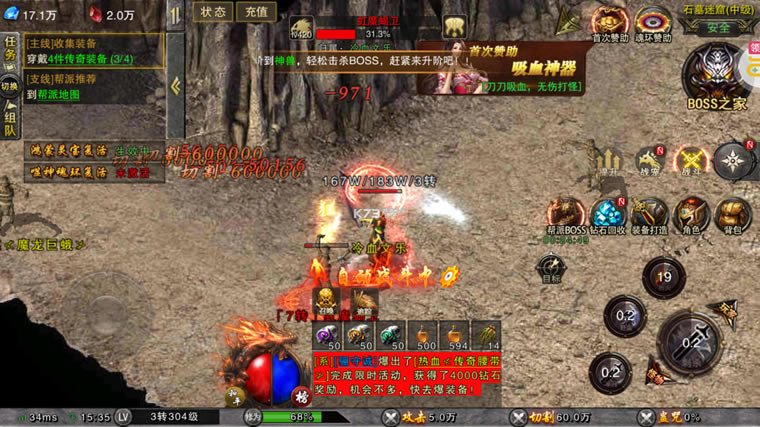Open the 战宠 battle pet icon
Viewport: 760px width, 427px height.
tap(650, 160)
